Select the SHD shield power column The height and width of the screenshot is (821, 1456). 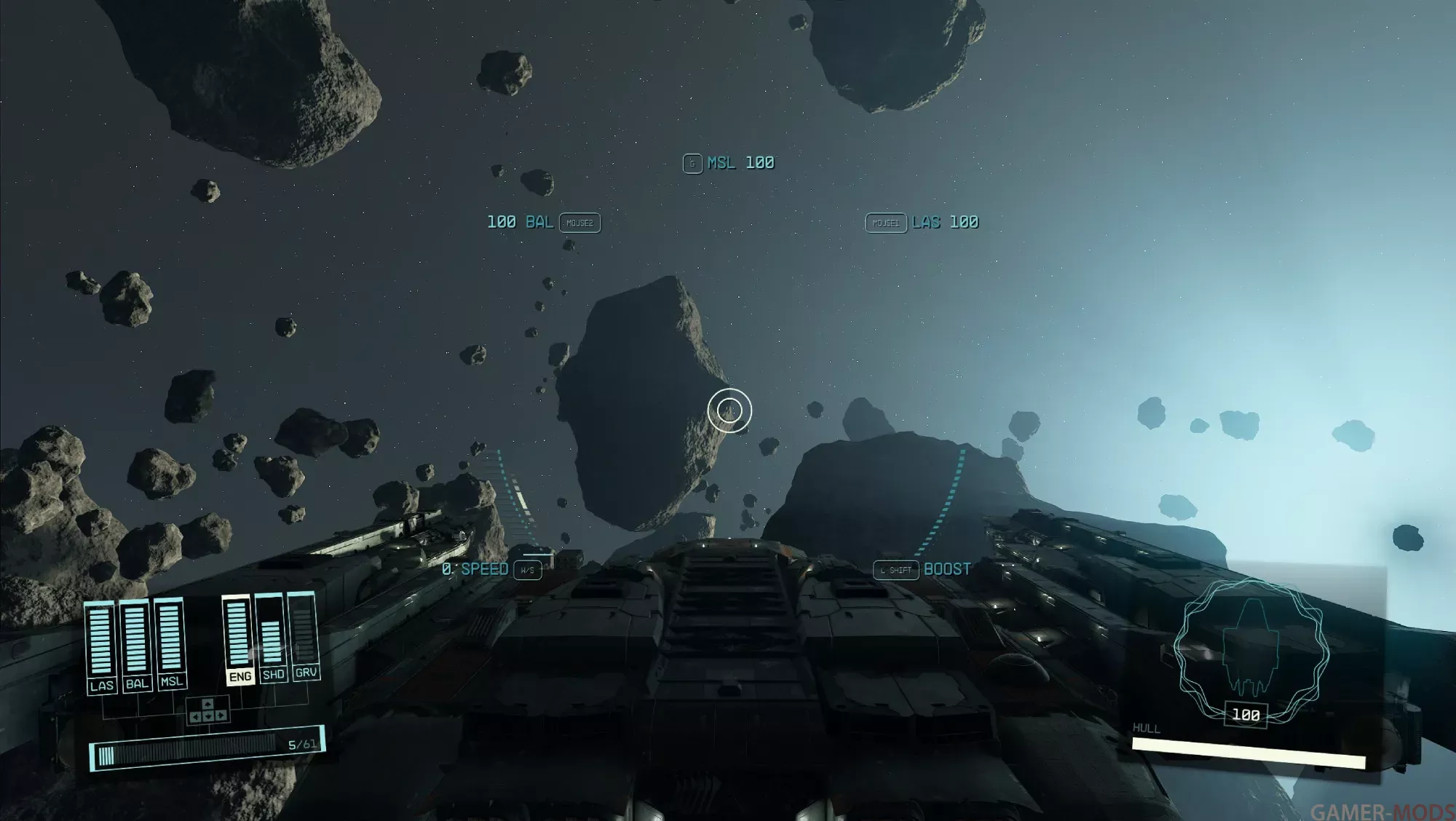pyautogui.click(x=271, y=637)
